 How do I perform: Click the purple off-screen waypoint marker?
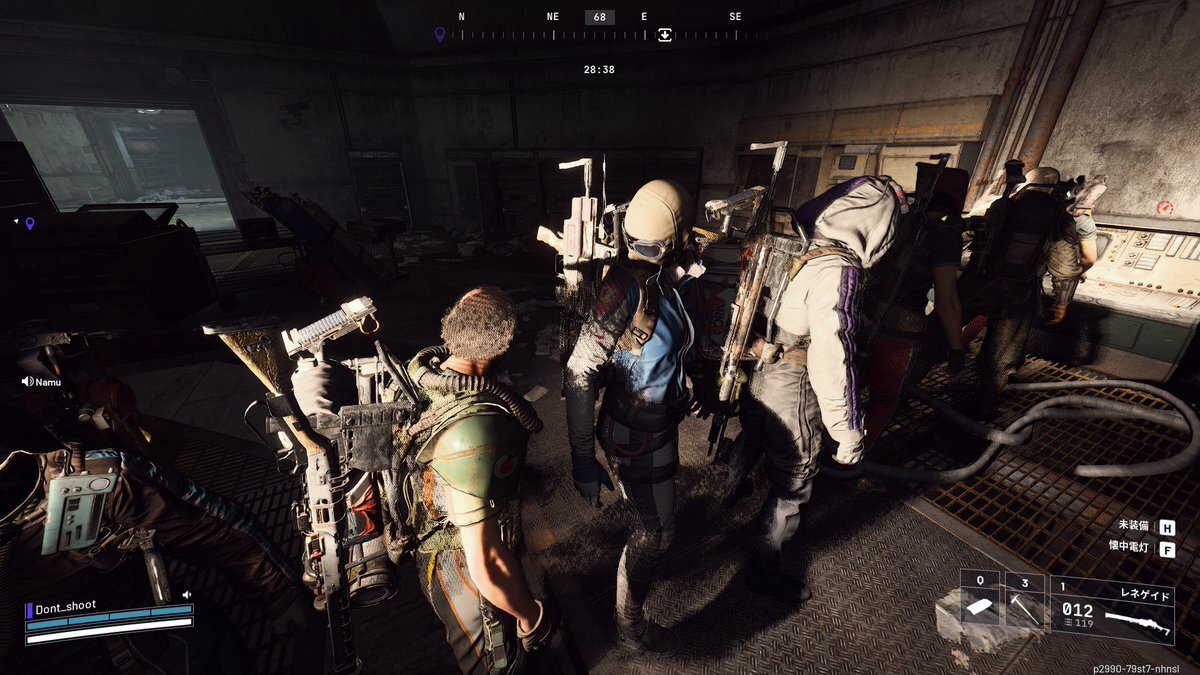29,223
